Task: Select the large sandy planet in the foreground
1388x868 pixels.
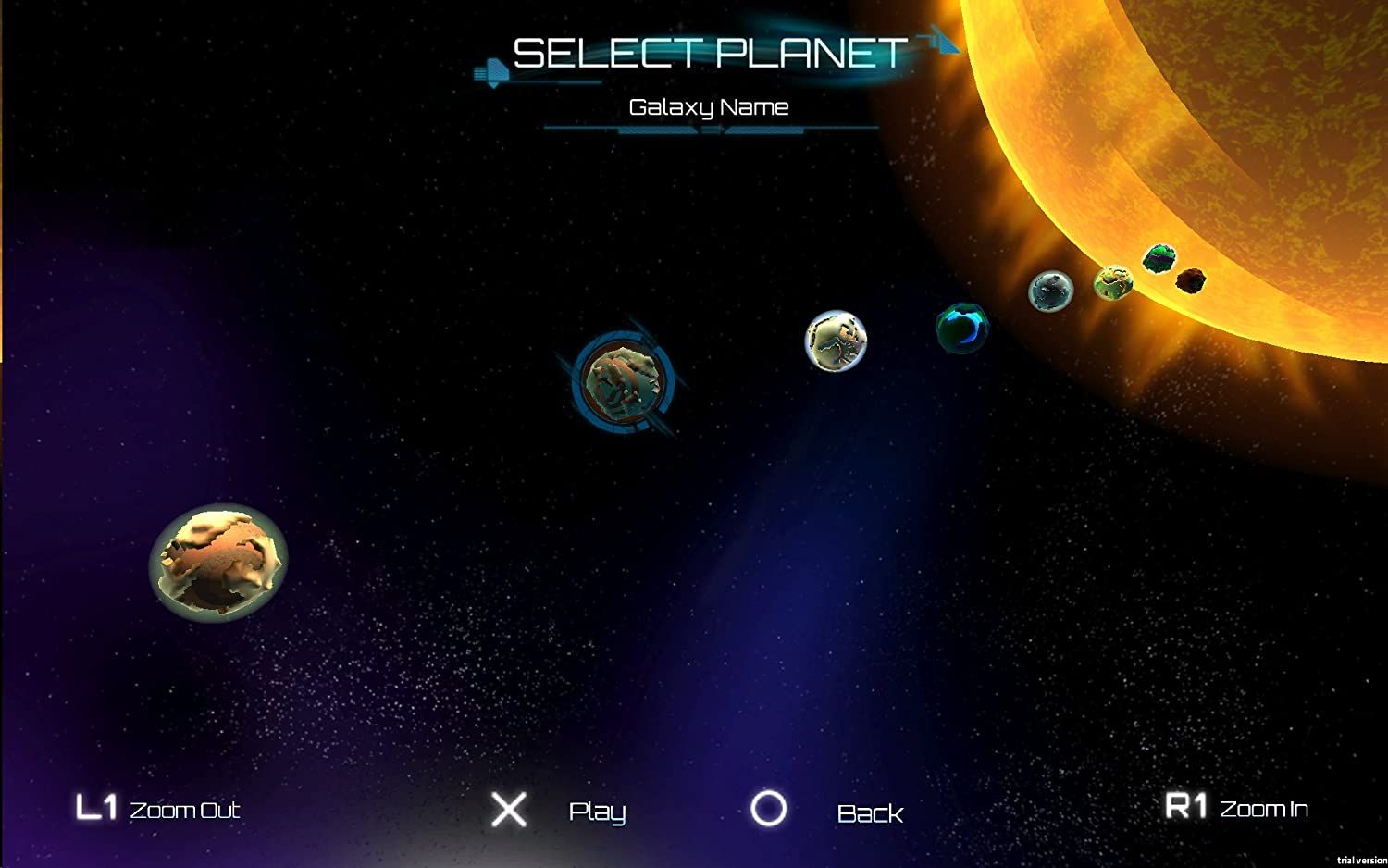Action: pyautogui.click(x=217, y=564)
